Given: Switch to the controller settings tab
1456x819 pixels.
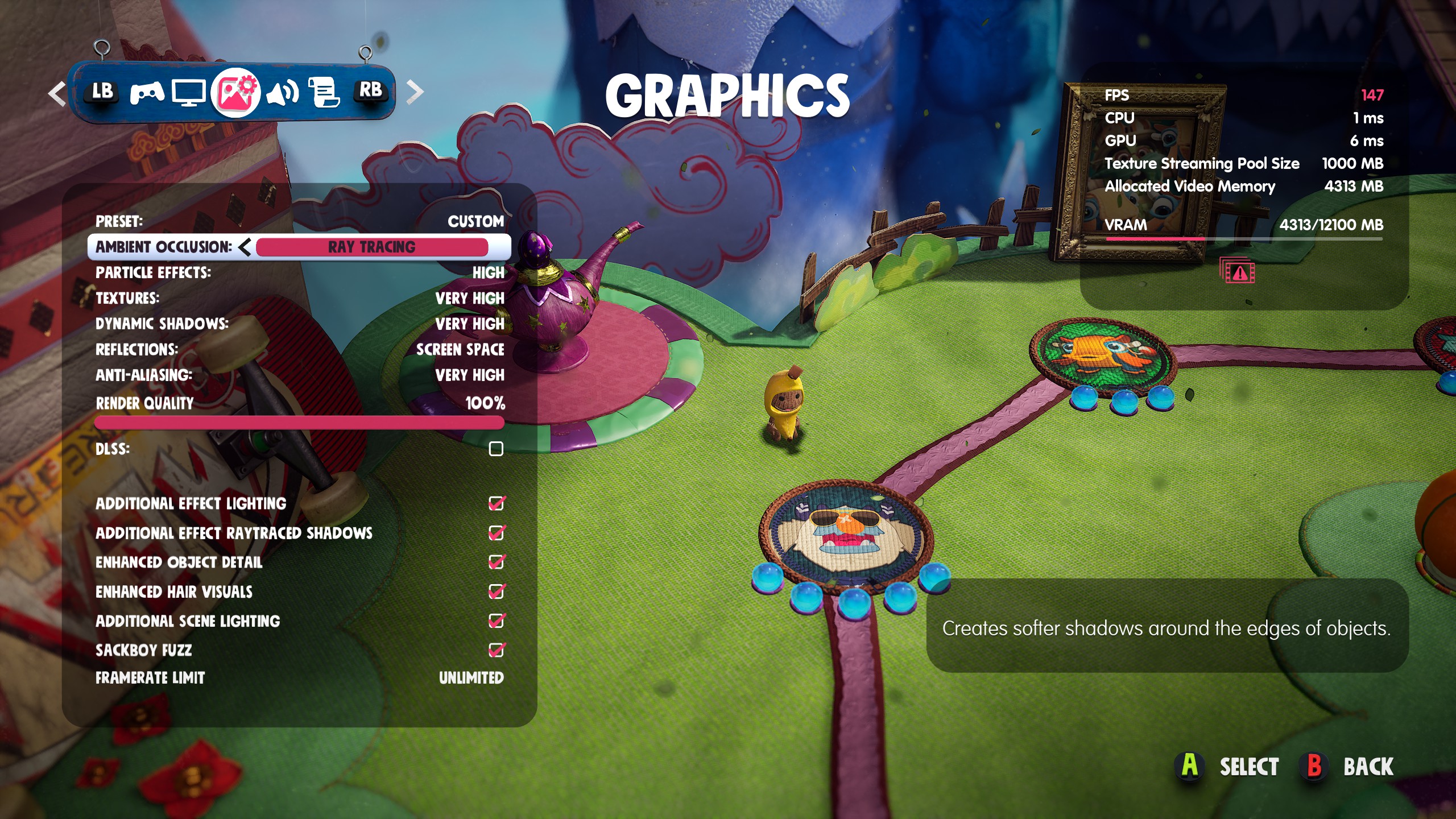Looking at the screenshot, I should pyautogui.click(x=147, y=92).
